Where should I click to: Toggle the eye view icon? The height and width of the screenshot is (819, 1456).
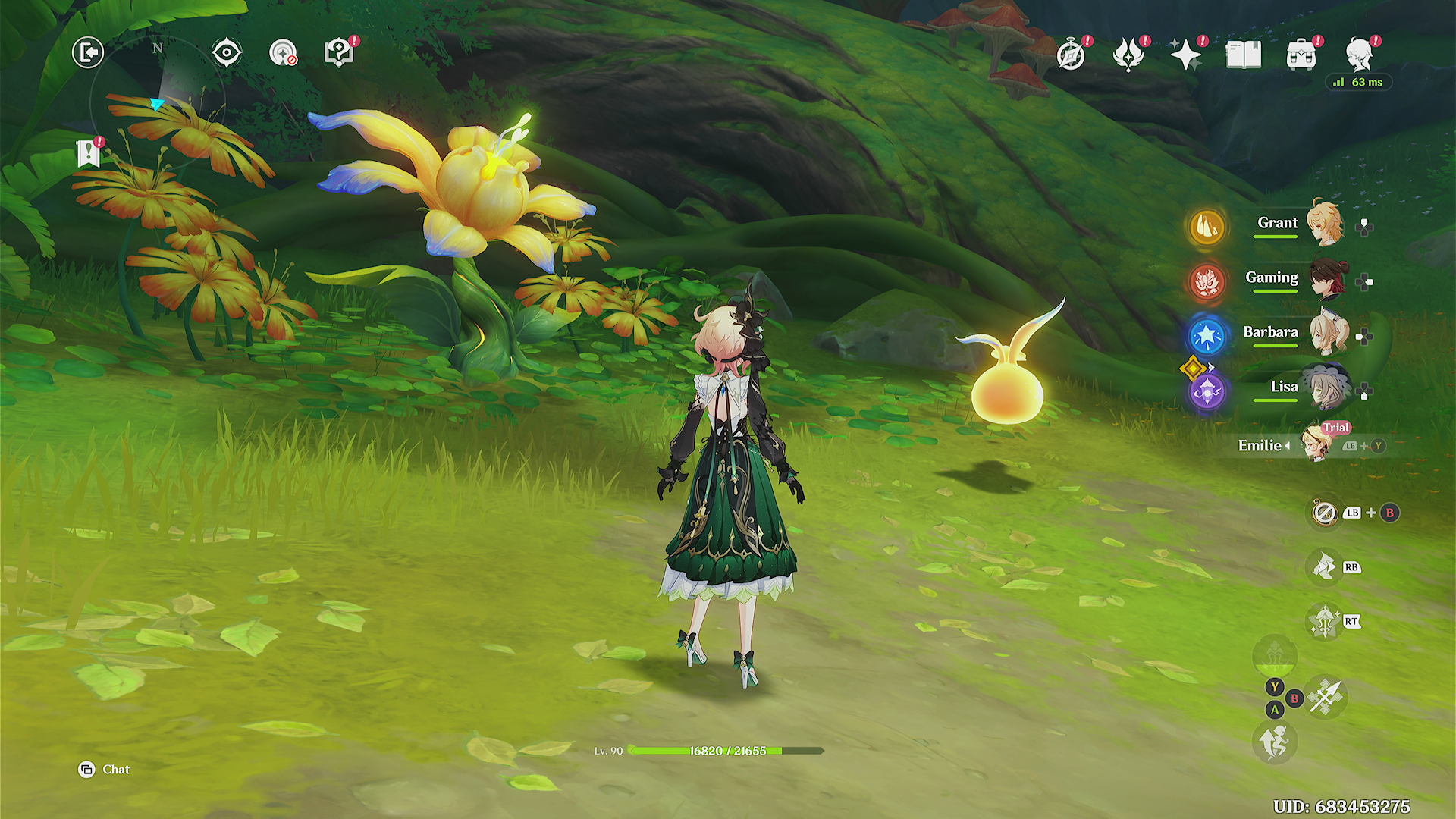(227, 53)
